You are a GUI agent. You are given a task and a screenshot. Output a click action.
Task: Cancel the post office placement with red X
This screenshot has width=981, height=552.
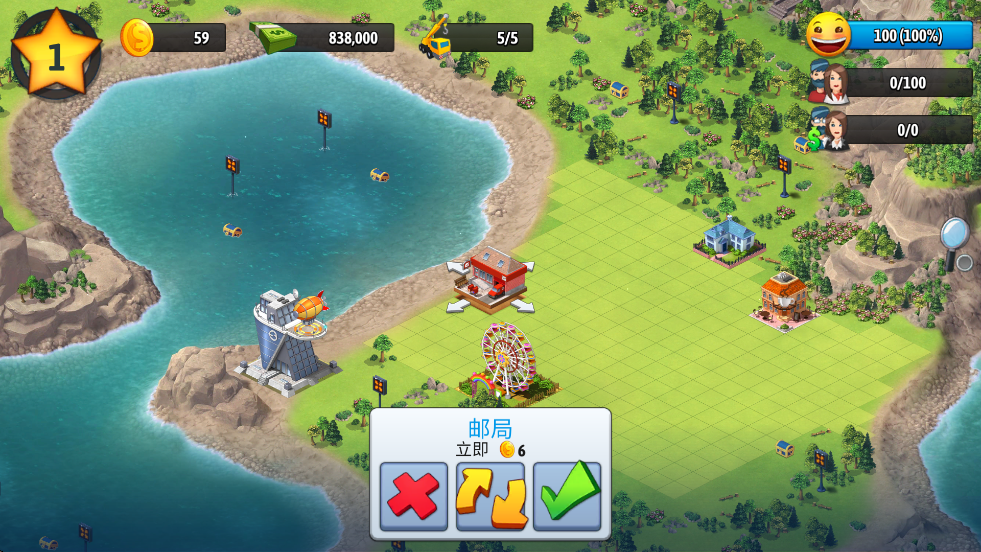[414, 496]
